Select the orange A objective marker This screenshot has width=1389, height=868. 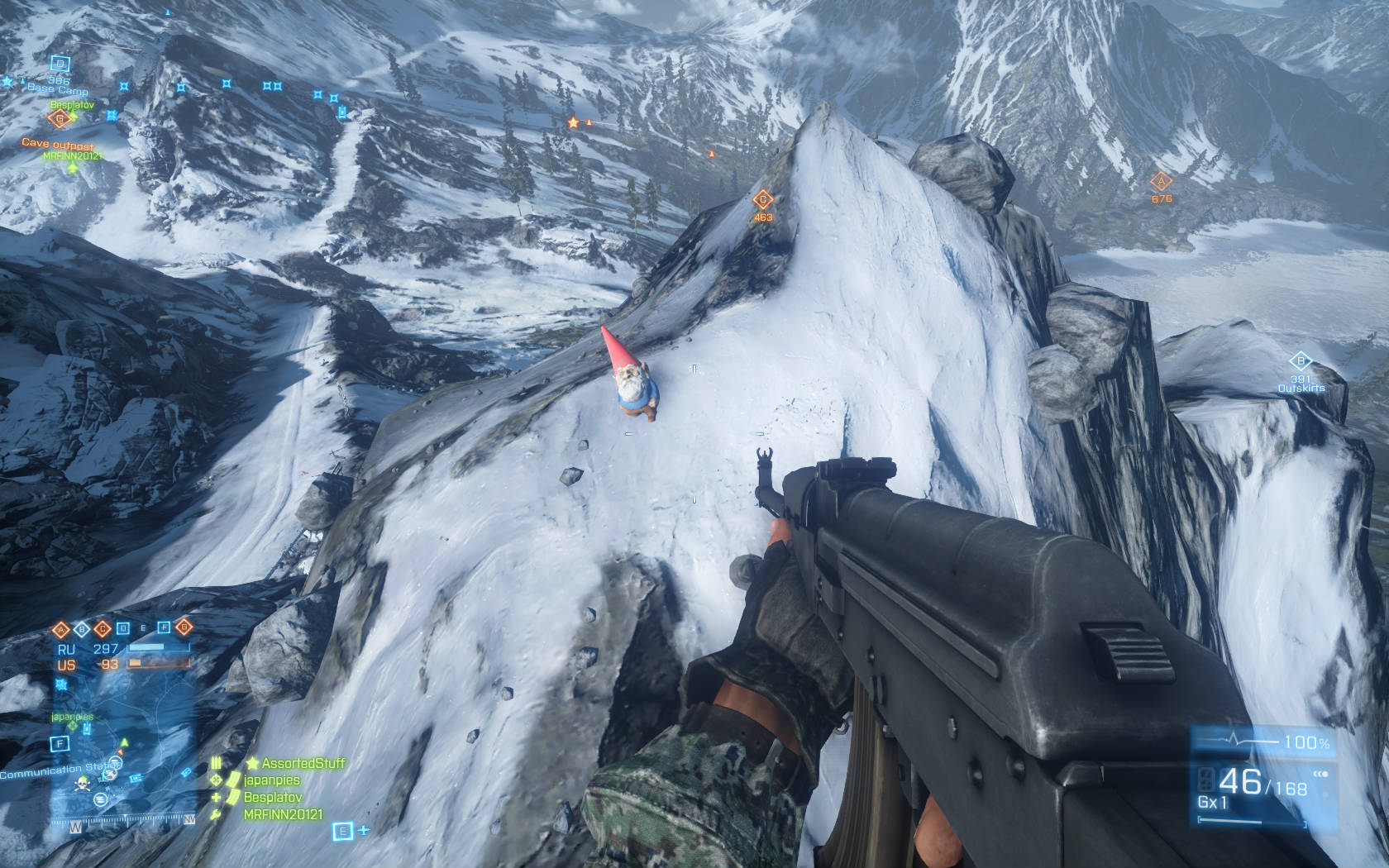click(1161, 182)
